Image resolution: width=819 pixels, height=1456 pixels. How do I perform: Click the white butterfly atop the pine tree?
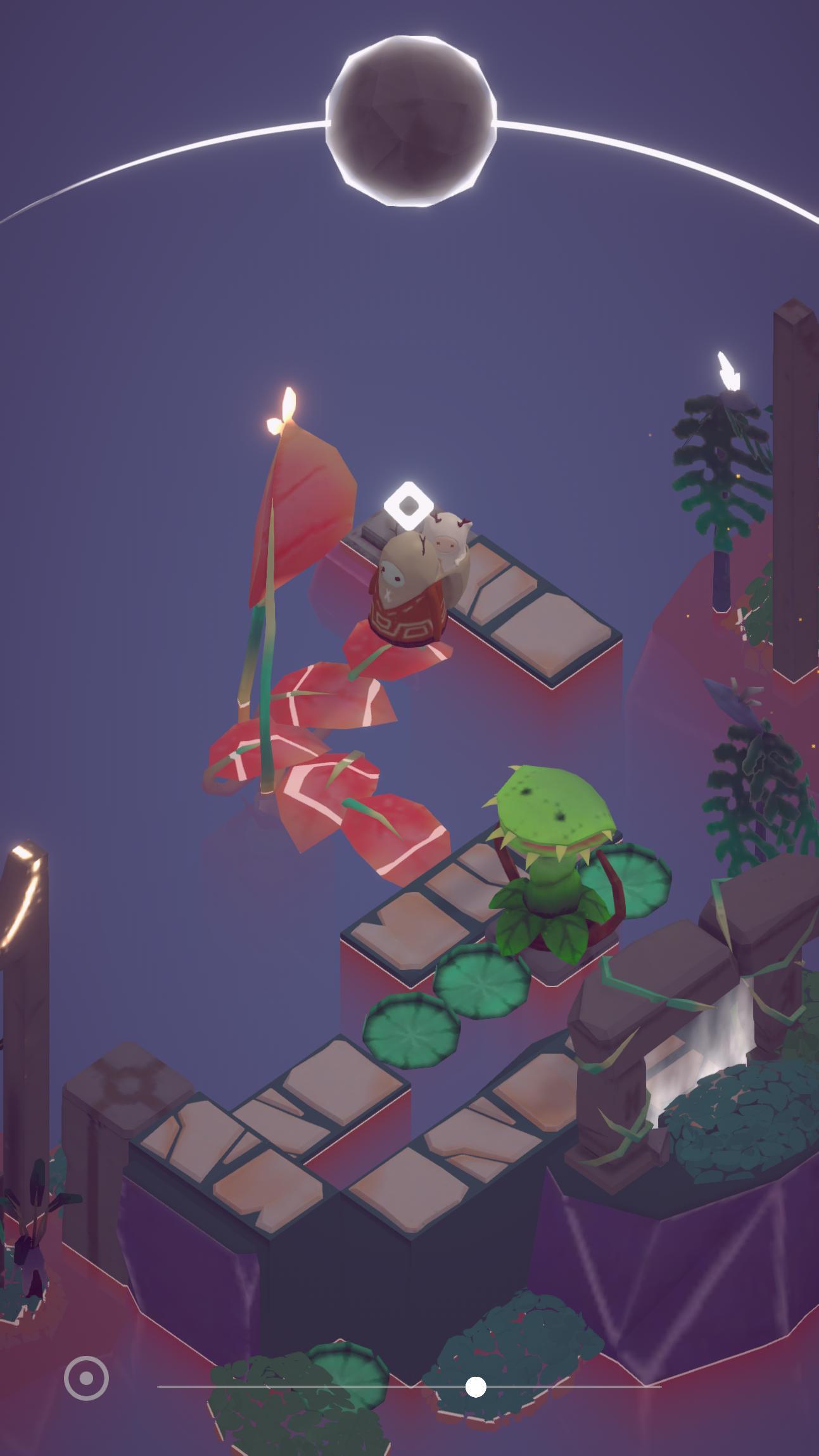click(x=729, y=371)
